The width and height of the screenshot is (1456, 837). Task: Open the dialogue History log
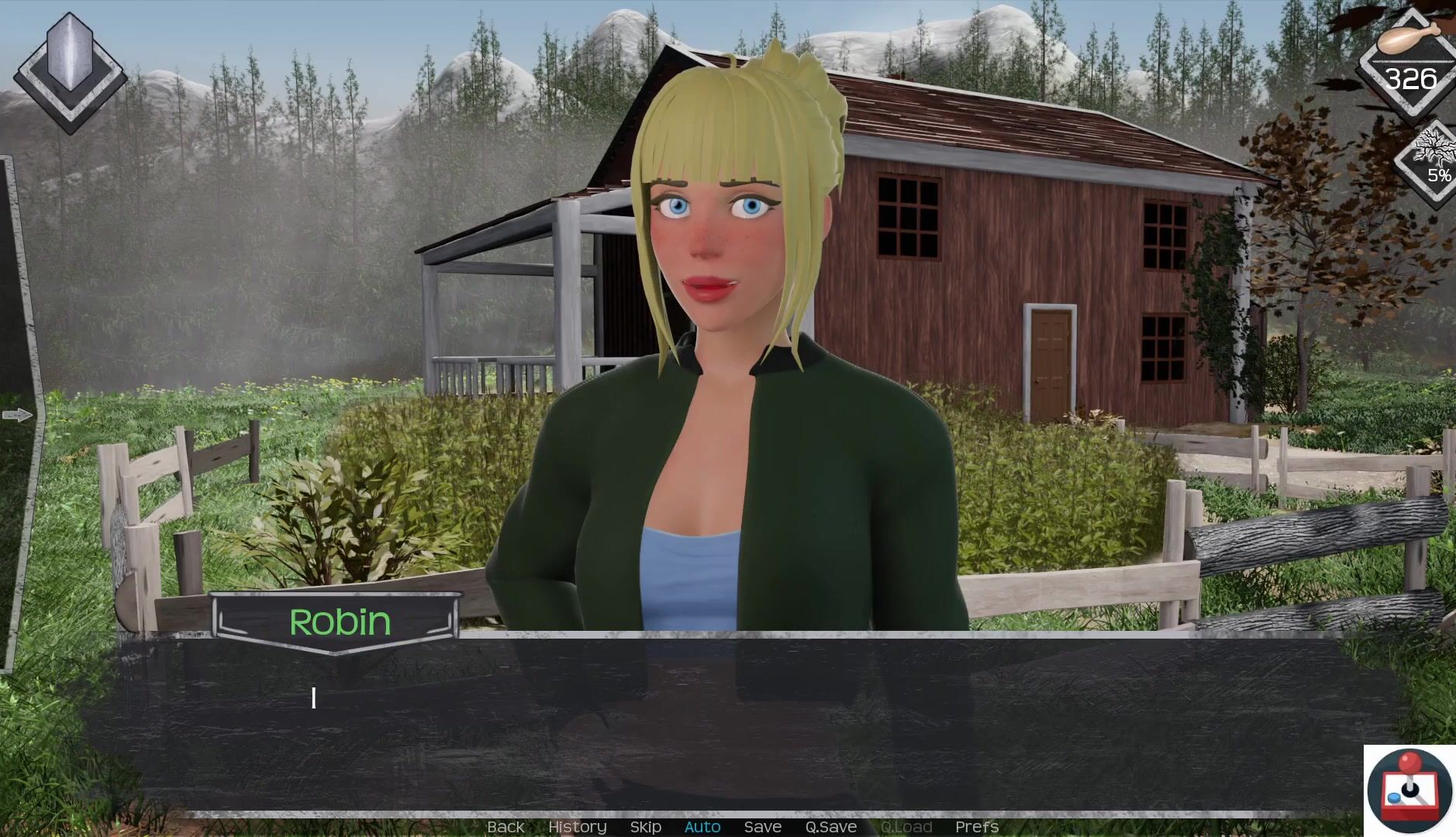[x=577, y=827]
